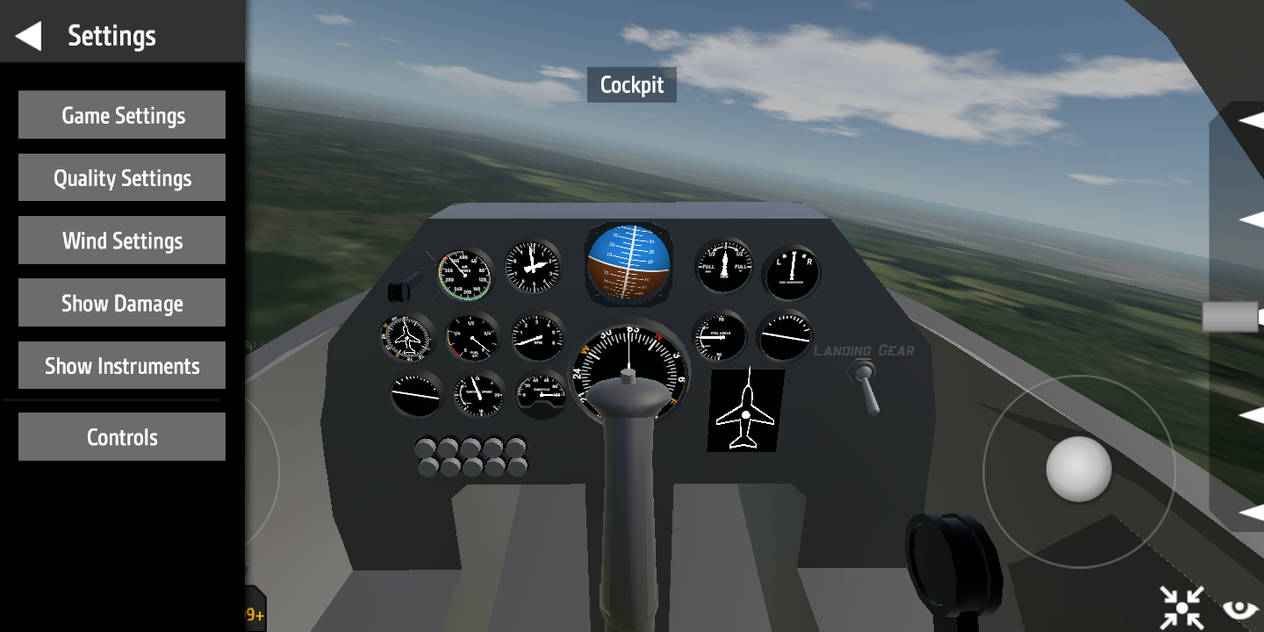Open Wind Settings

(x=122, y=241)
